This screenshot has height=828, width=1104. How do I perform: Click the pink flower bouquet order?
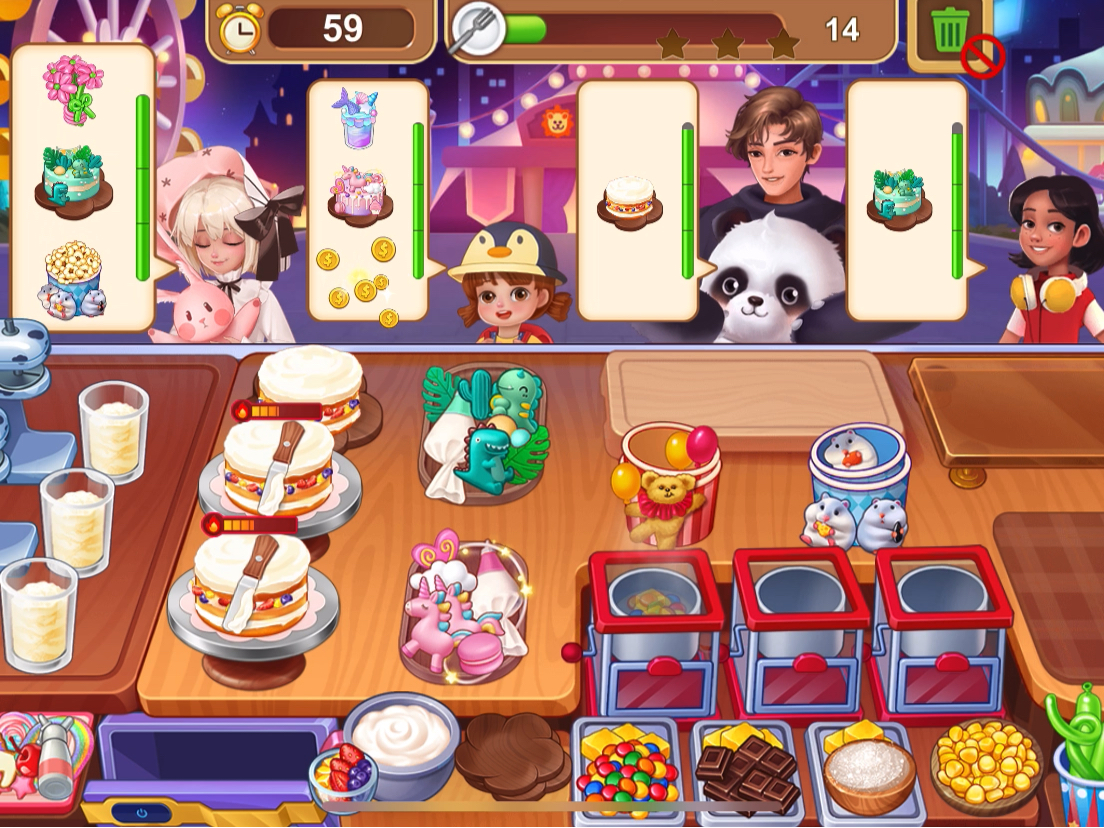pyautogui.click(x=72, y=88)
